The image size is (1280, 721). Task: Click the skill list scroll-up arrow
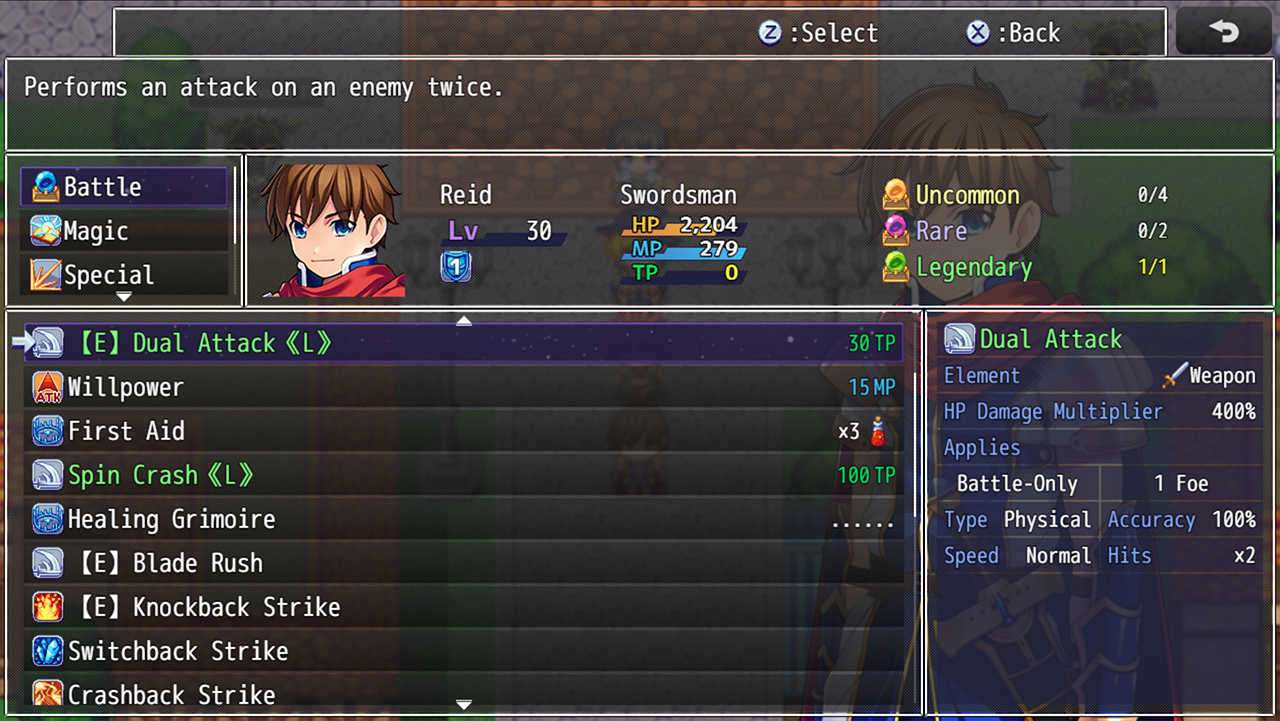coord(463,321)
